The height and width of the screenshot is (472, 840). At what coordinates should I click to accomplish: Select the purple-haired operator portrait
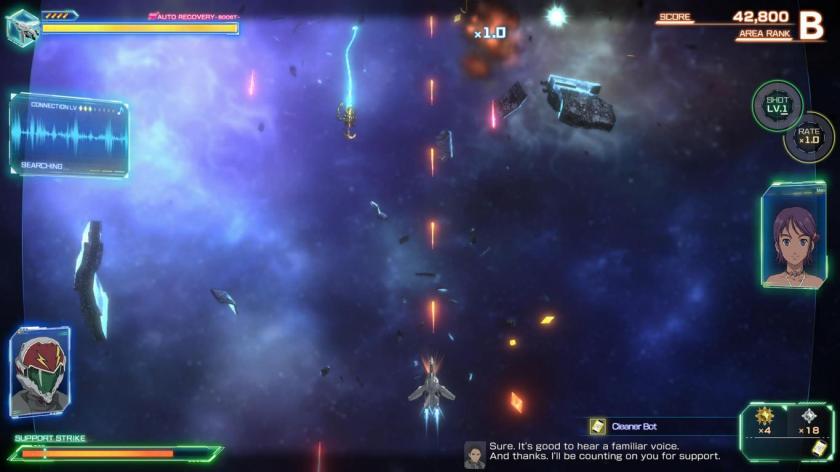click(x=793, y=236)
